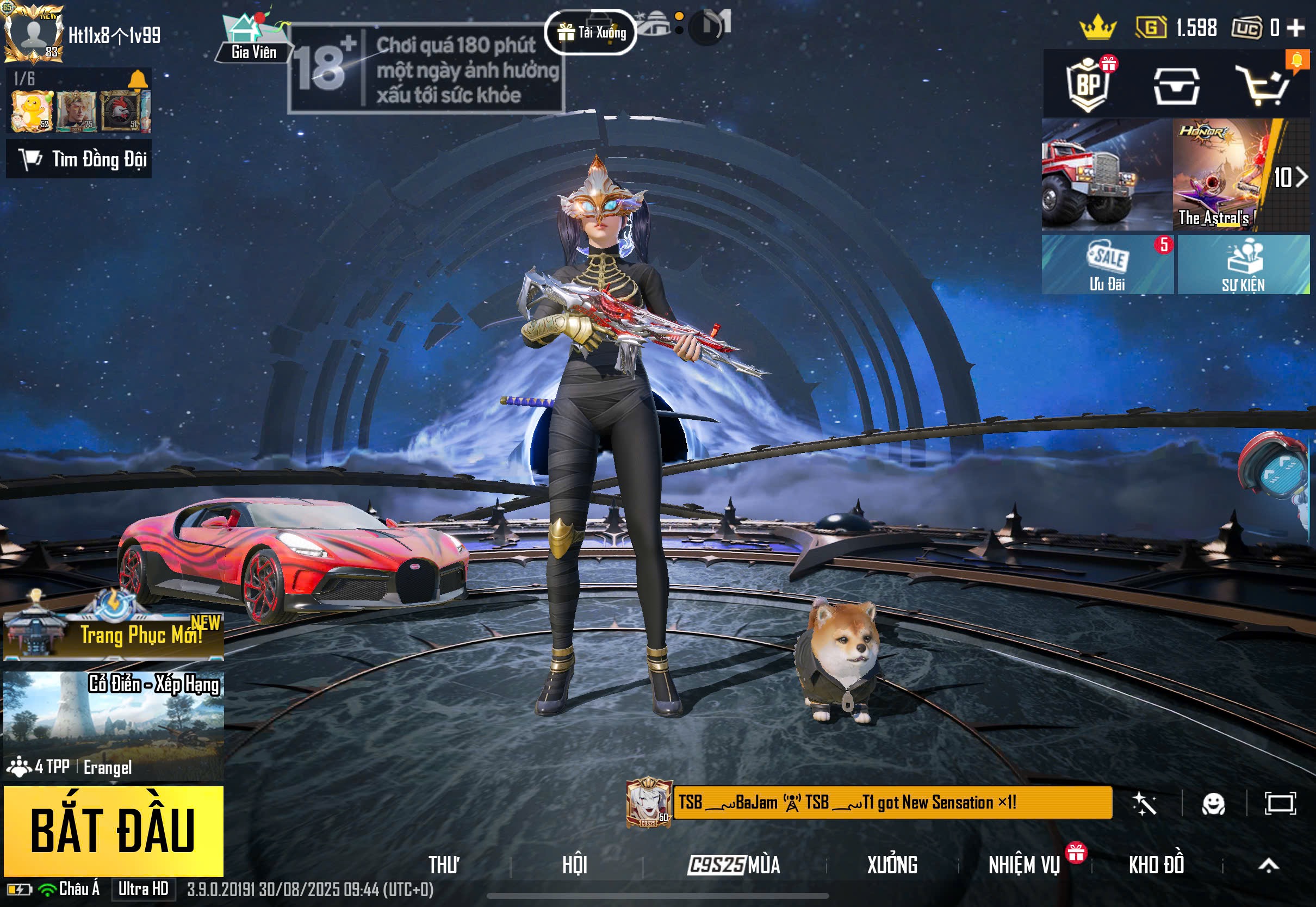The image size is (1316, 907).
Task: Open the smiley emote button
Action: tap(1213, 804)
